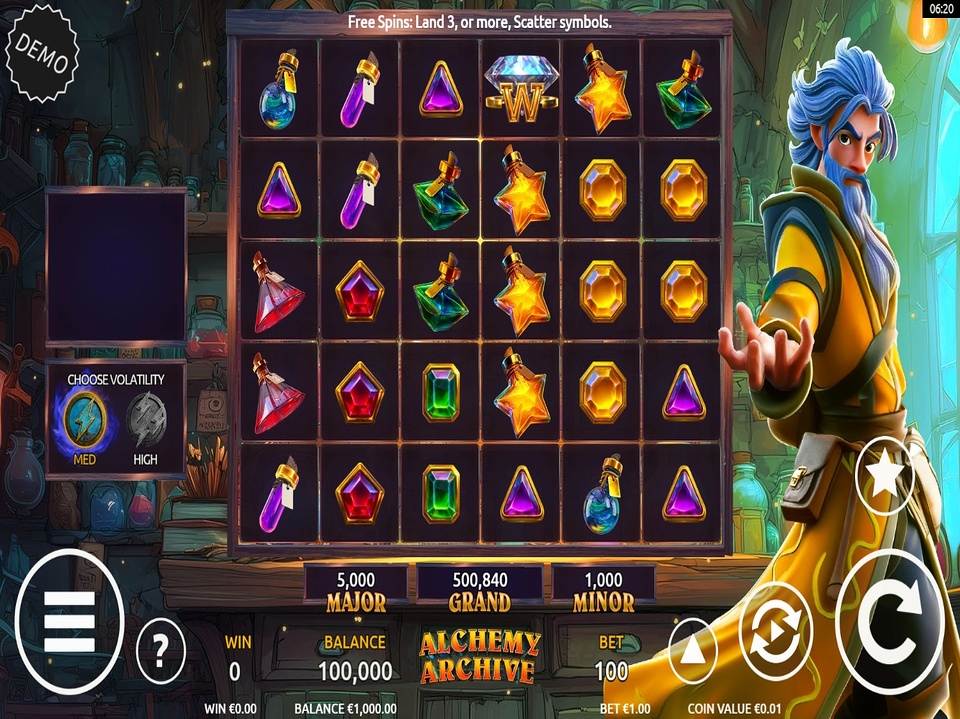Open the bet selector triangle button
The width and height of the screenshot is (960, 719).
695,651
